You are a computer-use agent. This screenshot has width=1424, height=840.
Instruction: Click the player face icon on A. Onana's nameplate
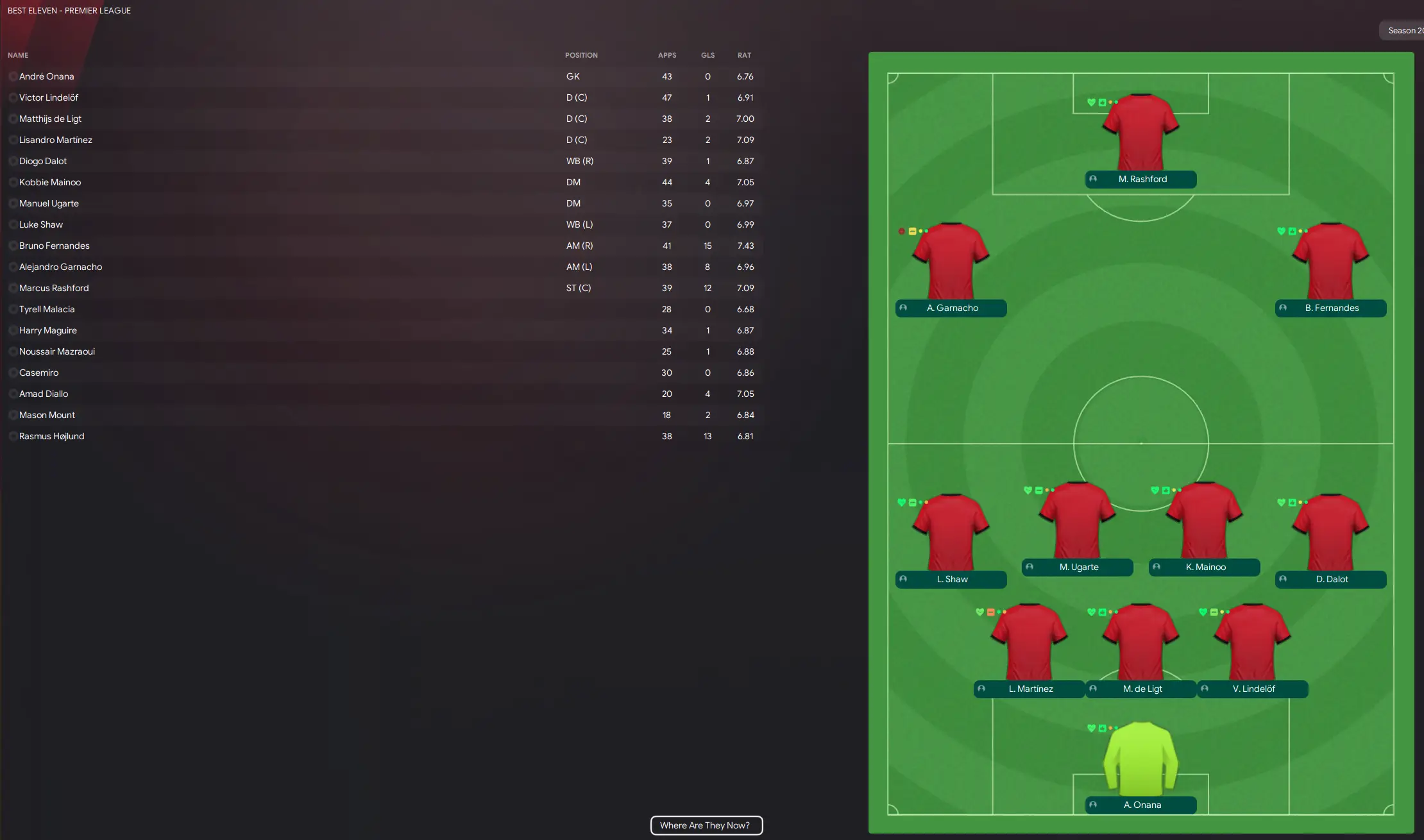coord(1093,804)
